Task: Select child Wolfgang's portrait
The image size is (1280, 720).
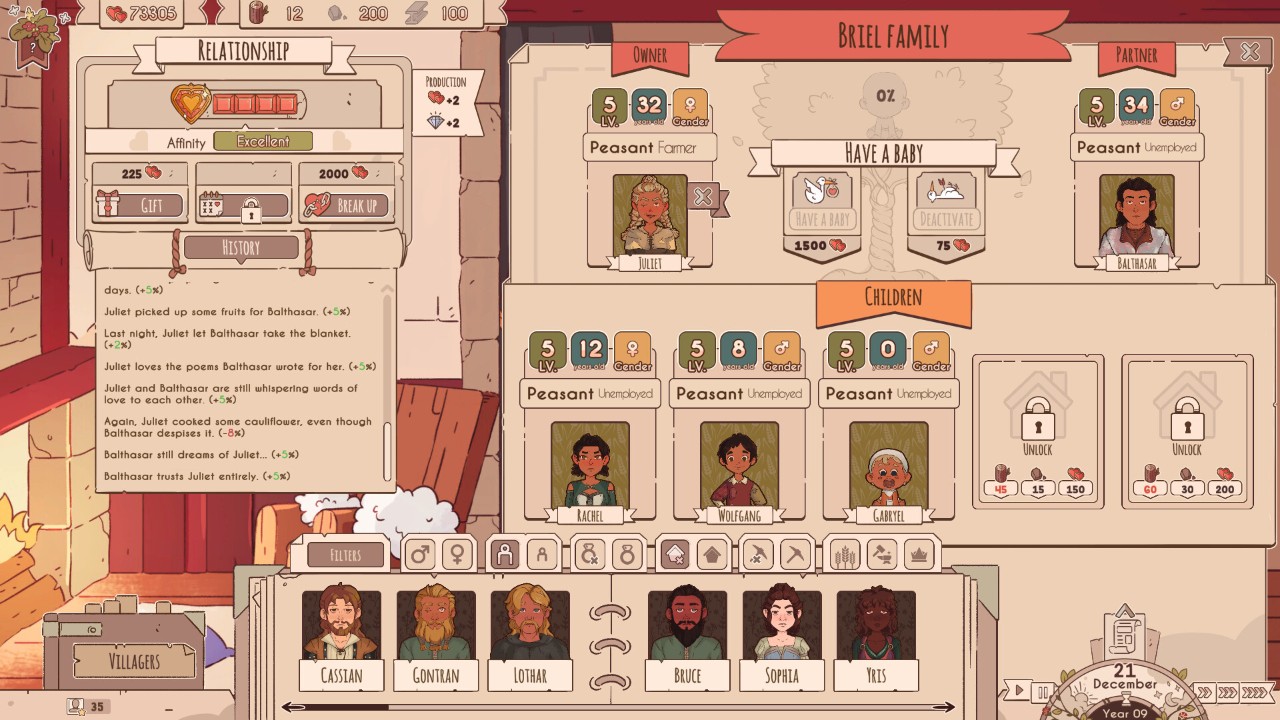Action: click(739, 465)
